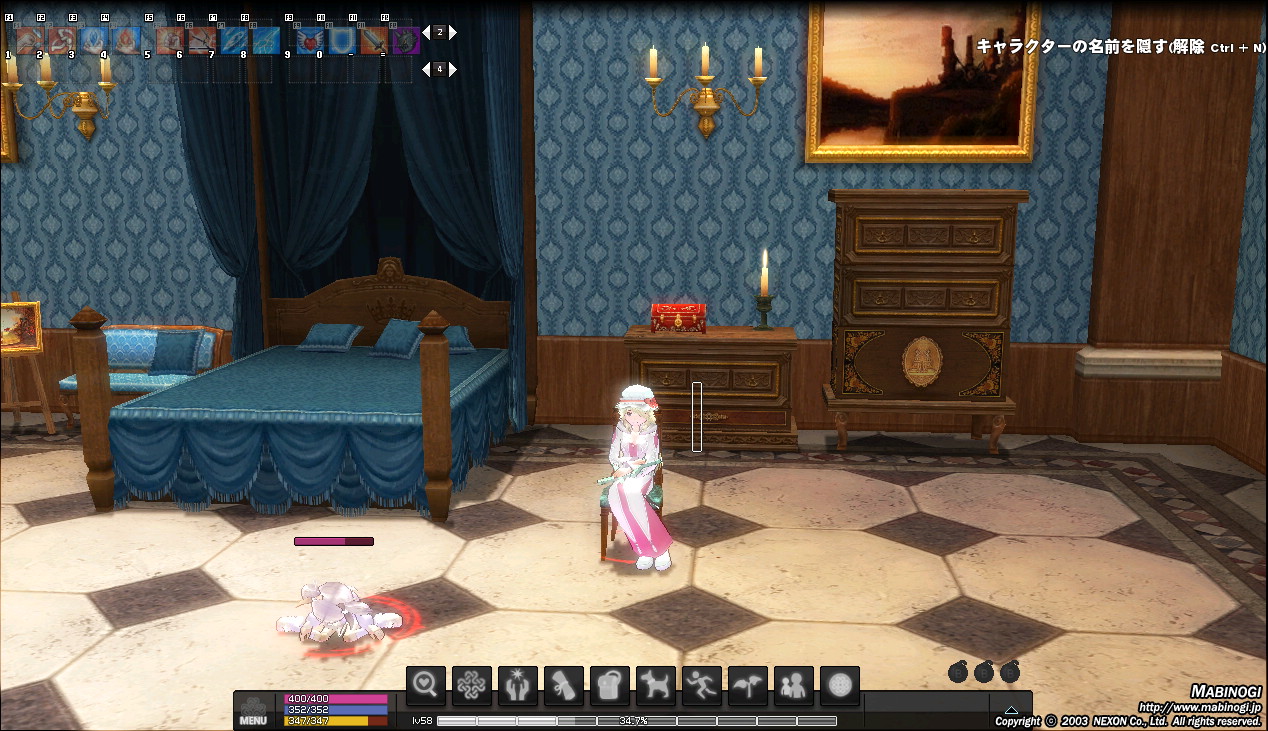Image resolution: width=1268 pixels, height=731 pixels.
Task: Click the hands with sparkle icon
Action: coord(518,686)
